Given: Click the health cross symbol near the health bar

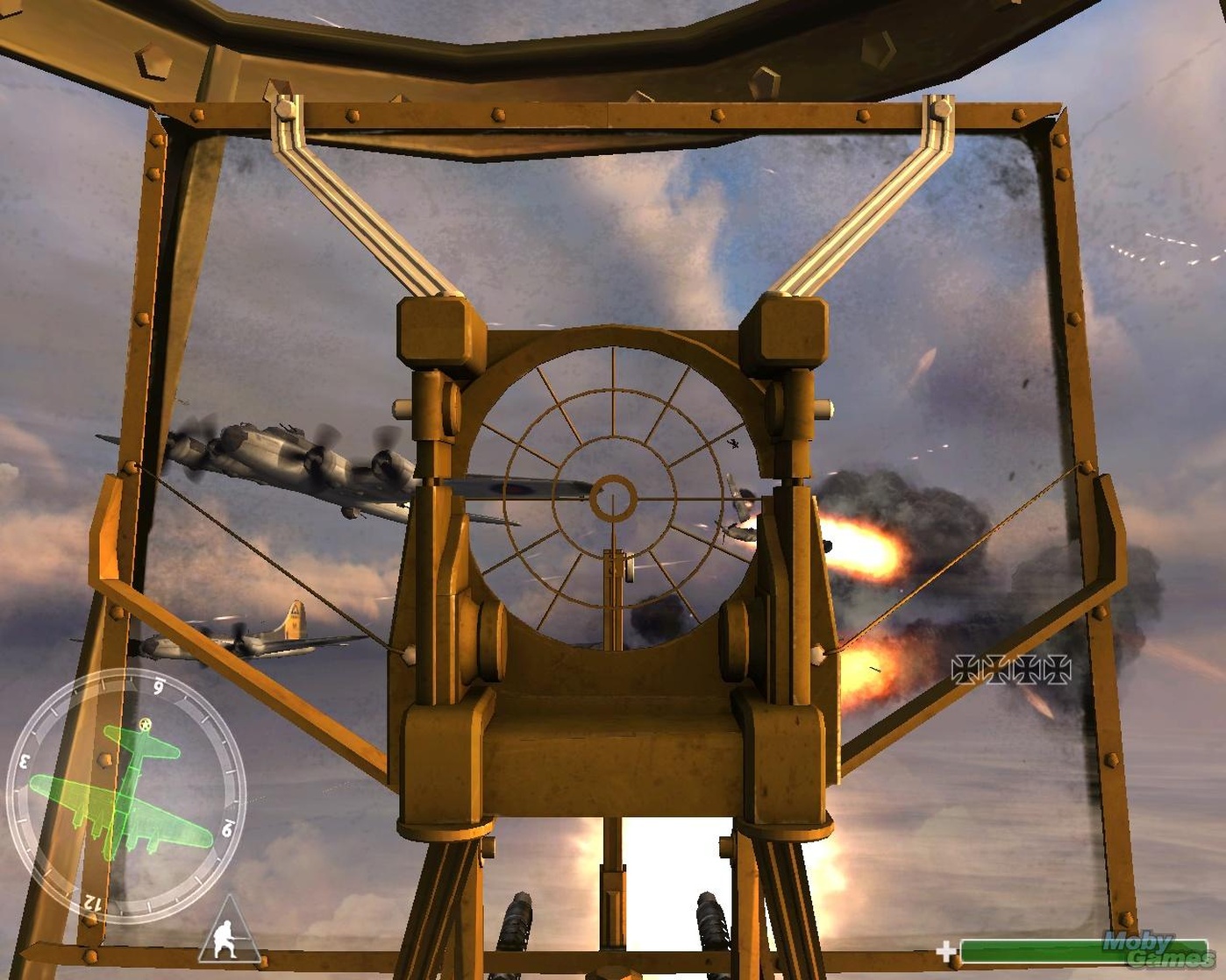Looking at the screenshot, I should coord(944,950).
